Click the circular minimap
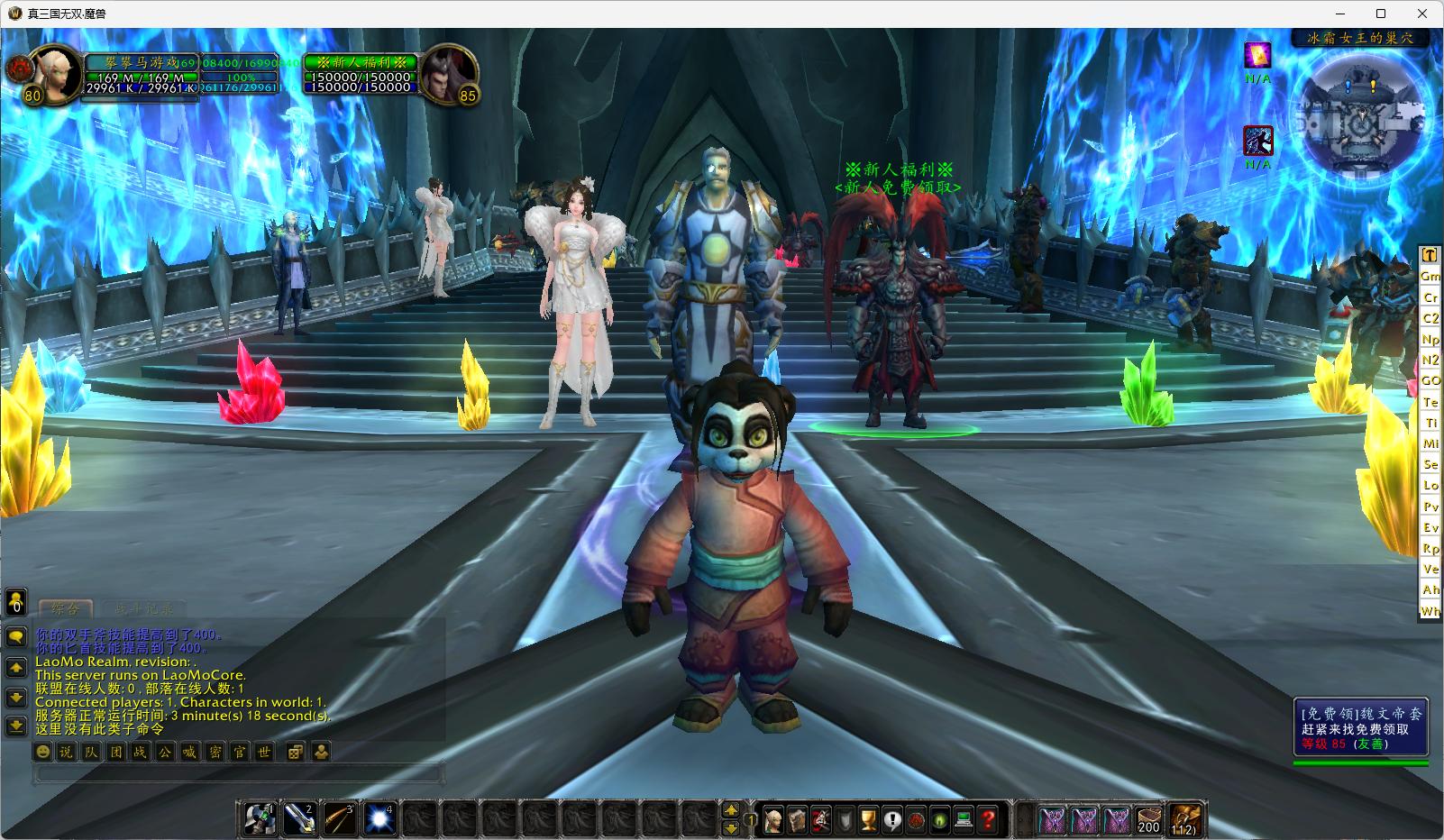1444x840 pixels. [x=1363, y=118]
